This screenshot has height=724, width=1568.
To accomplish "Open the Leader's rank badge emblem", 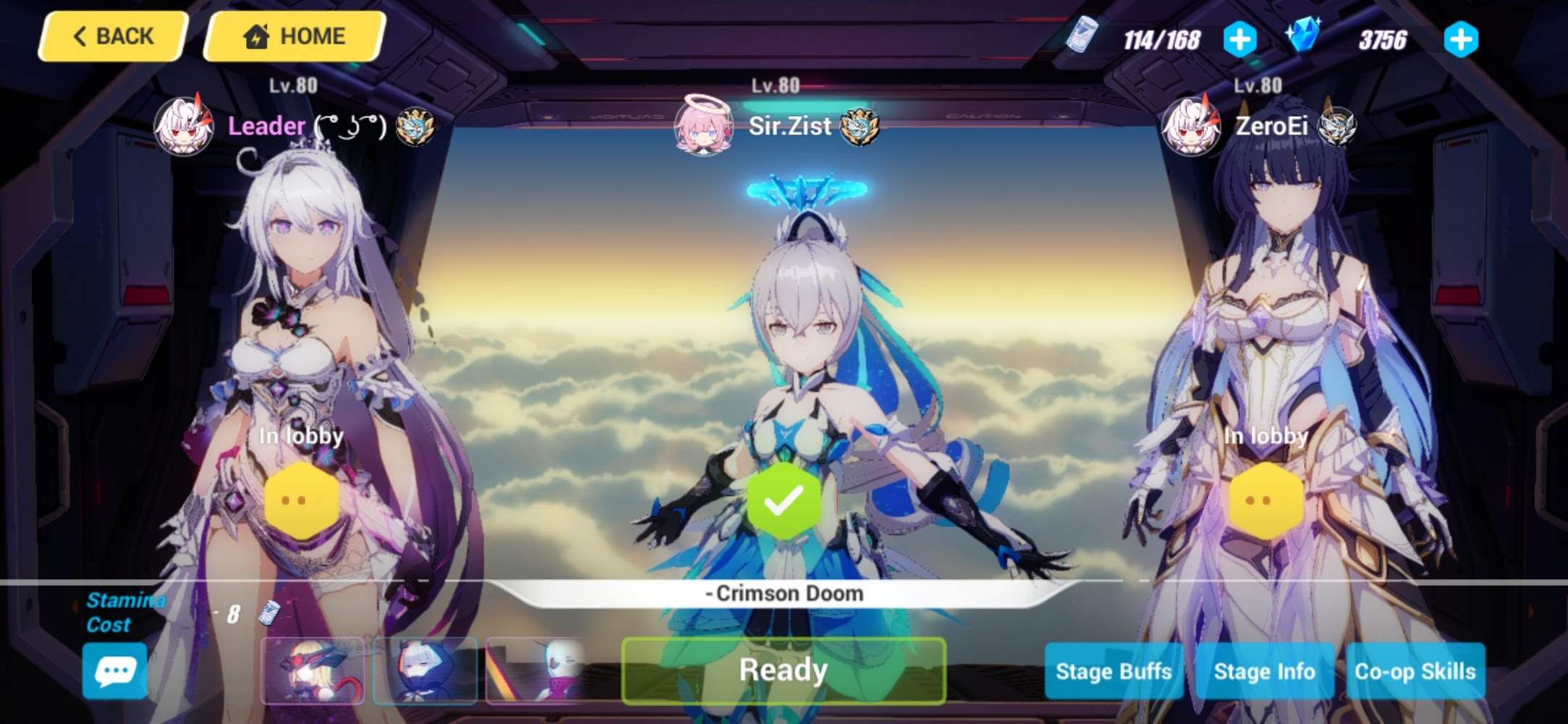I will pyautogui.click(x=415, y=127).
